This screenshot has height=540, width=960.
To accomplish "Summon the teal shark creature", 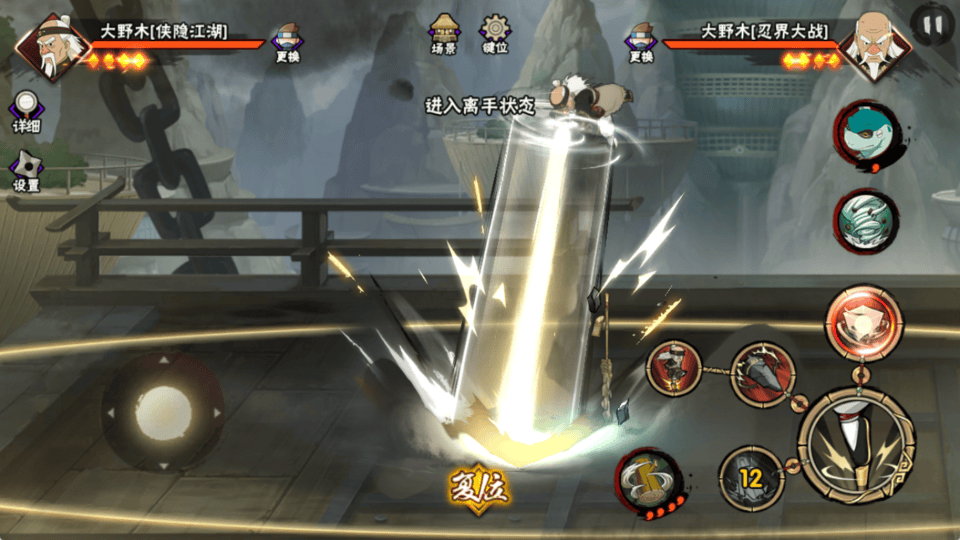I will point(866,135).
